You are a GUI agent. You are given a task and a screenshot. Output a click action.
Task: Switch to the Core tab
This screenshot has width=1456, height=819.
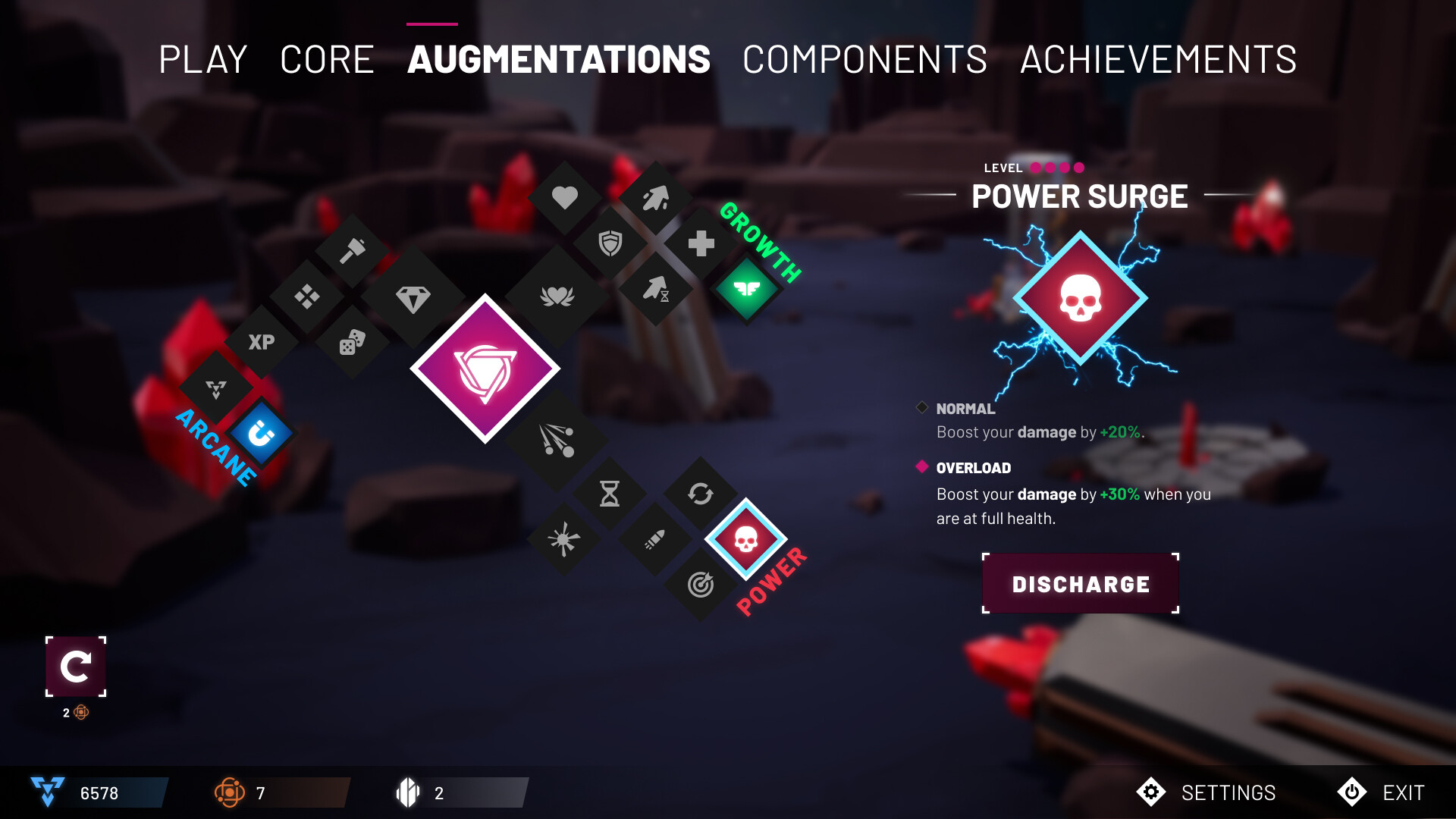point(328,58)
